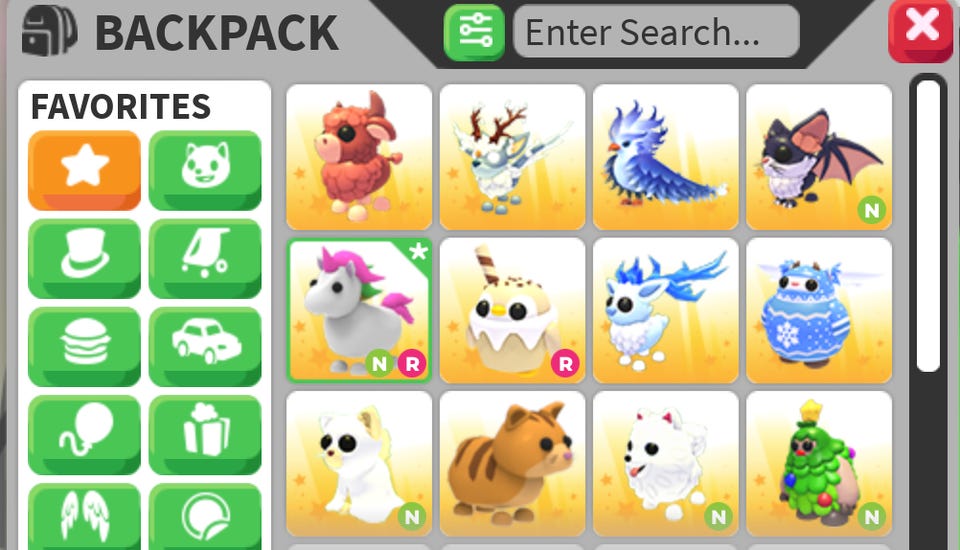Image resolution: width=960 pixels, height=550 pixels.
Task: Switch to the star Favorites tab
Action: pyautogui.click(x=84, y=169)
